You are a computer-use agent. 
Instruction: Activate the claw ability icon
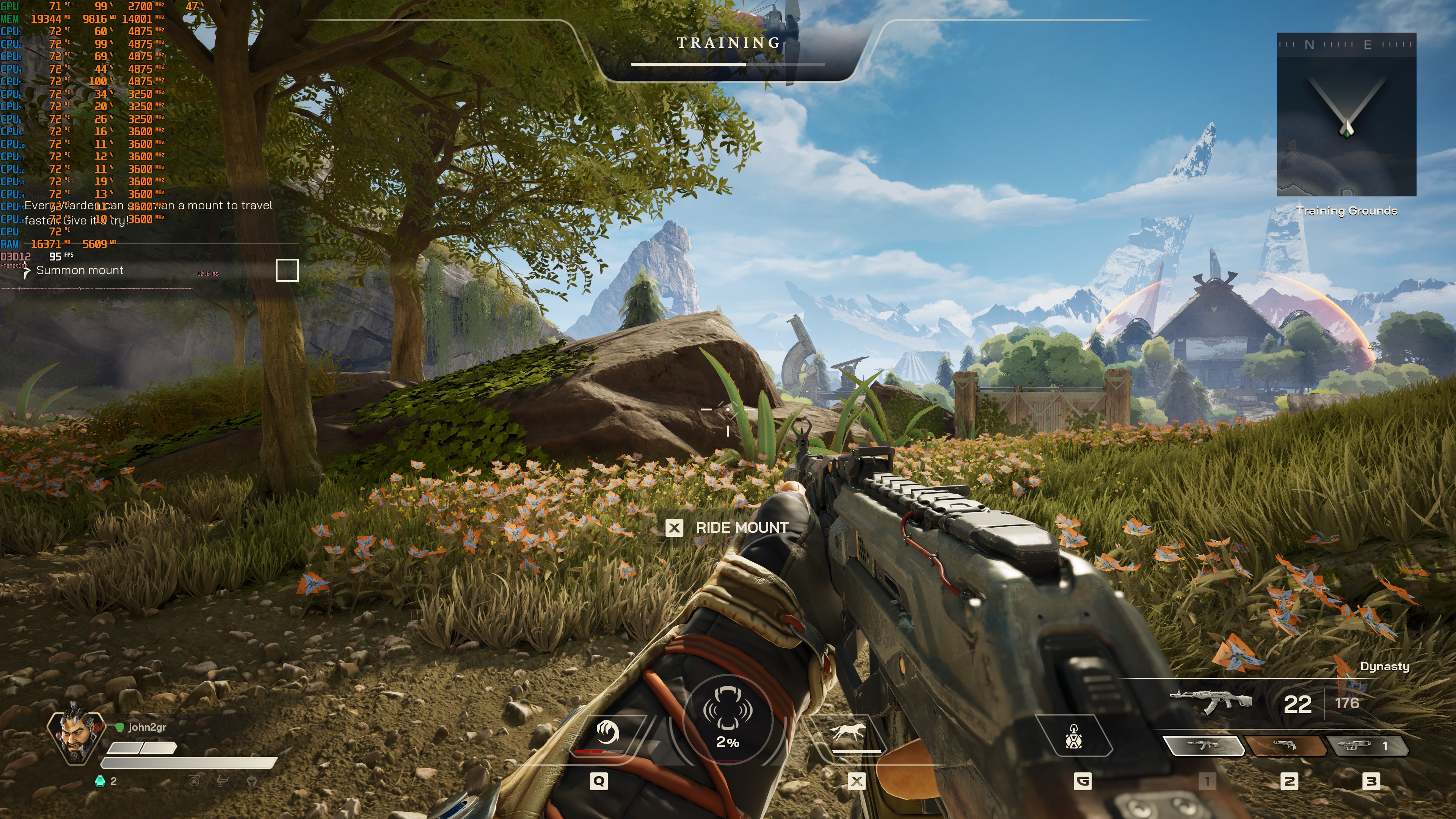coord(607,733)
